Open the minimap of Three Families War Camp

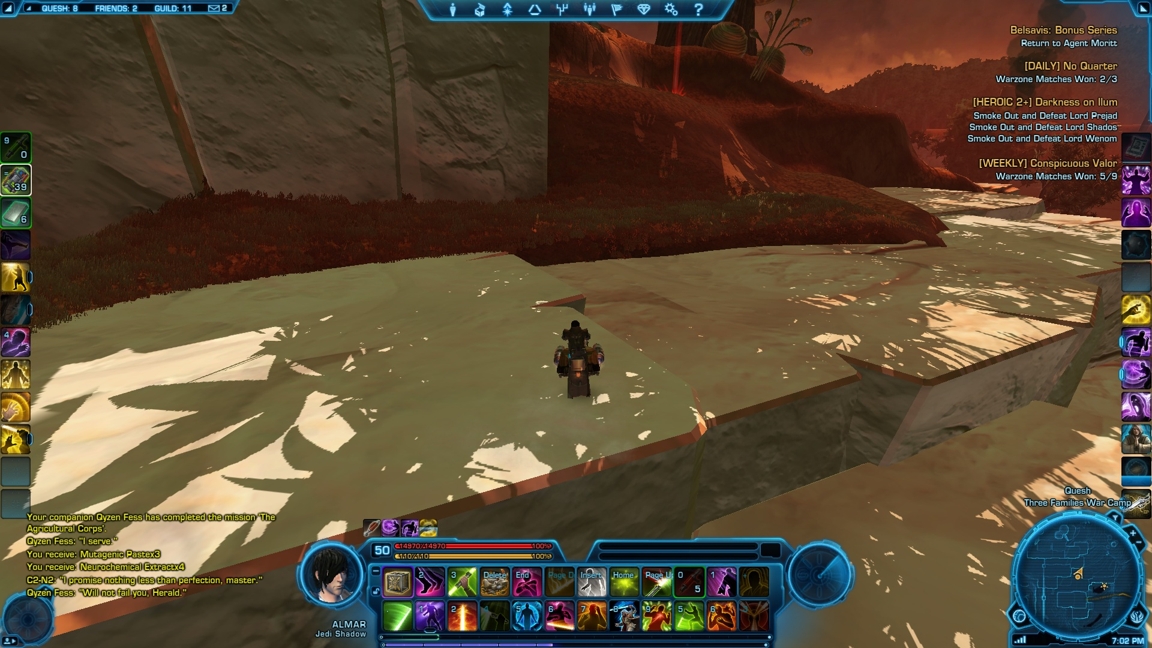tap(1076, 575)
